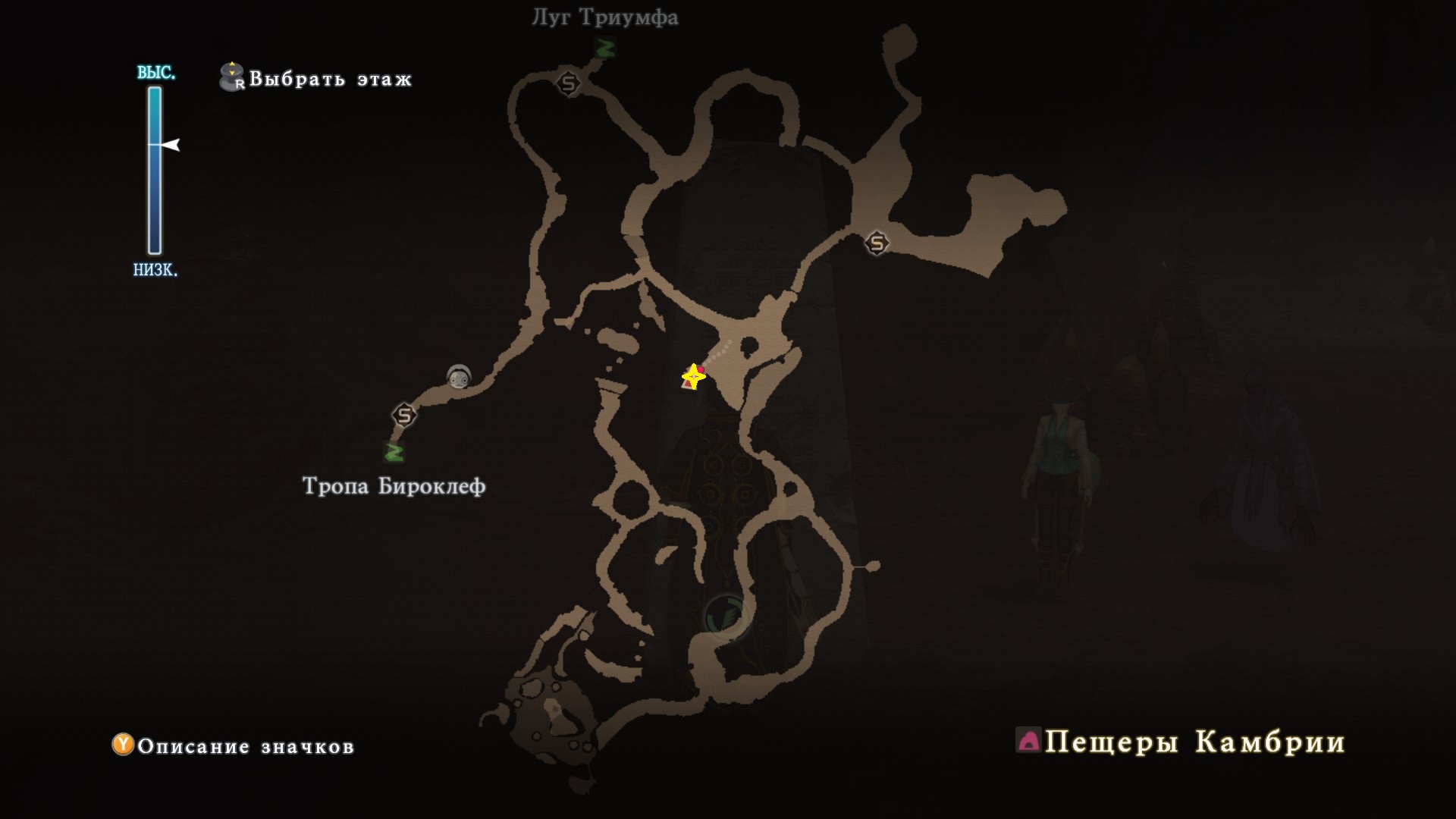Click the yellow star player cursor
This screenshot has height=819, width=1456.
pyautogui.click(x=693, y=376)
